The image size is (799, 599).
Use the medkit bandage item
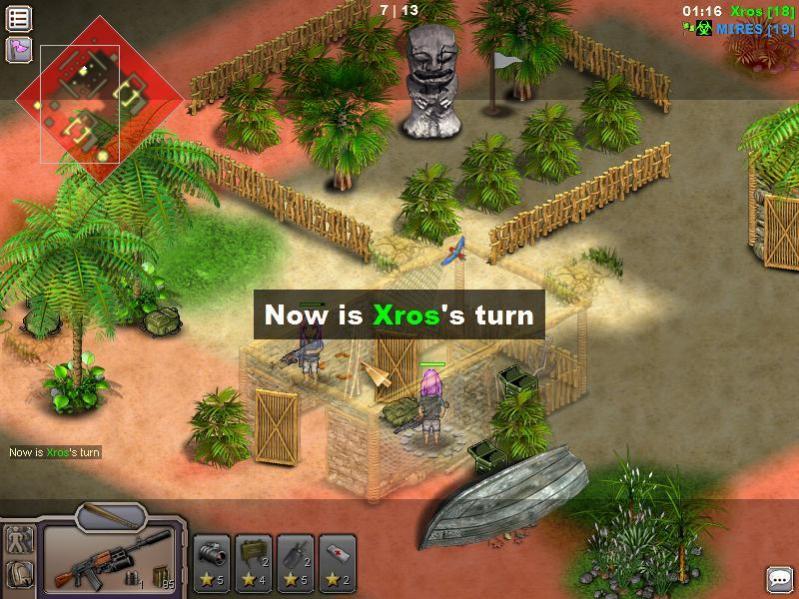coord(338,562)
